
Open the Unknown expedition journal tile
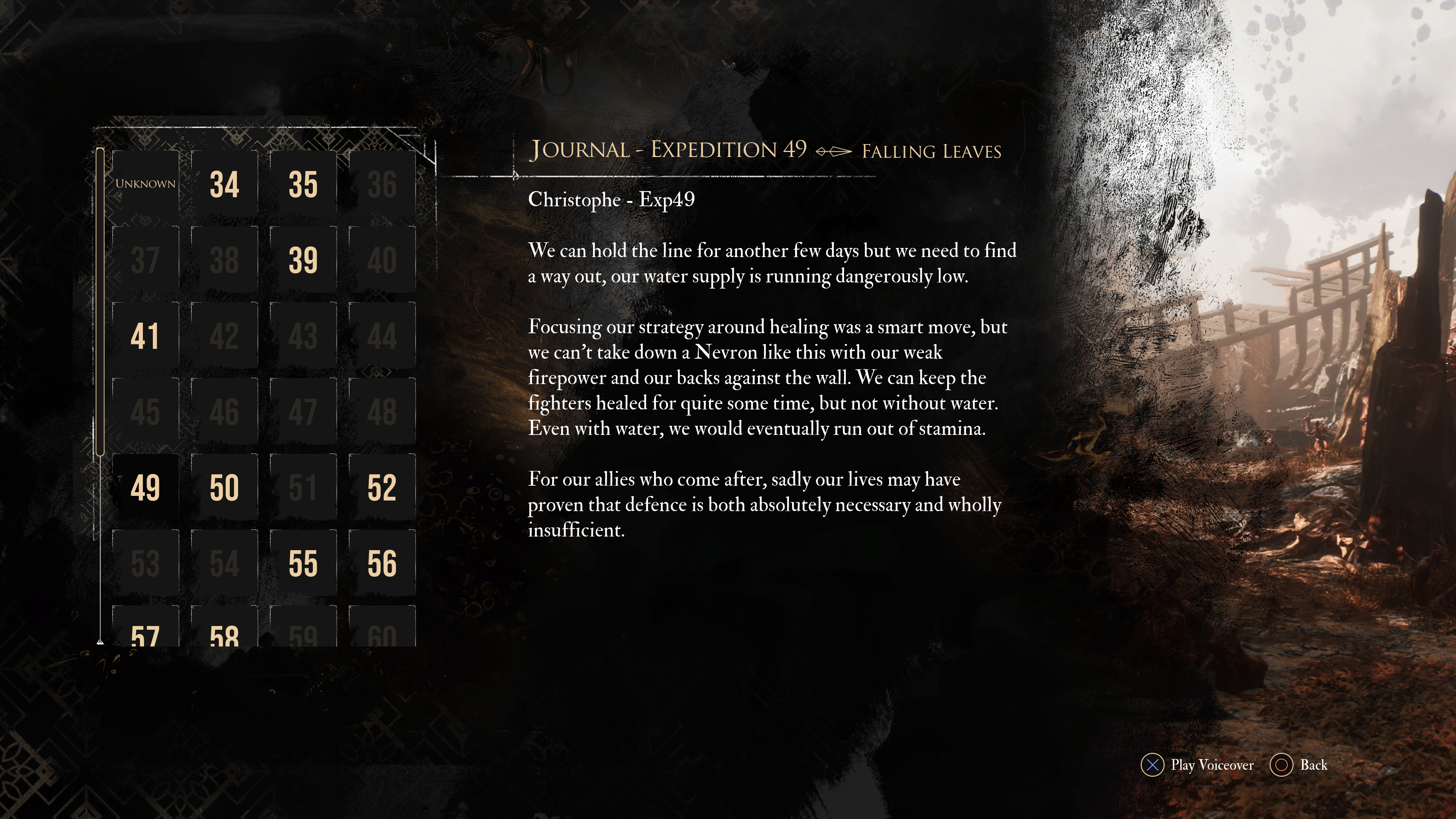(145, 184)
